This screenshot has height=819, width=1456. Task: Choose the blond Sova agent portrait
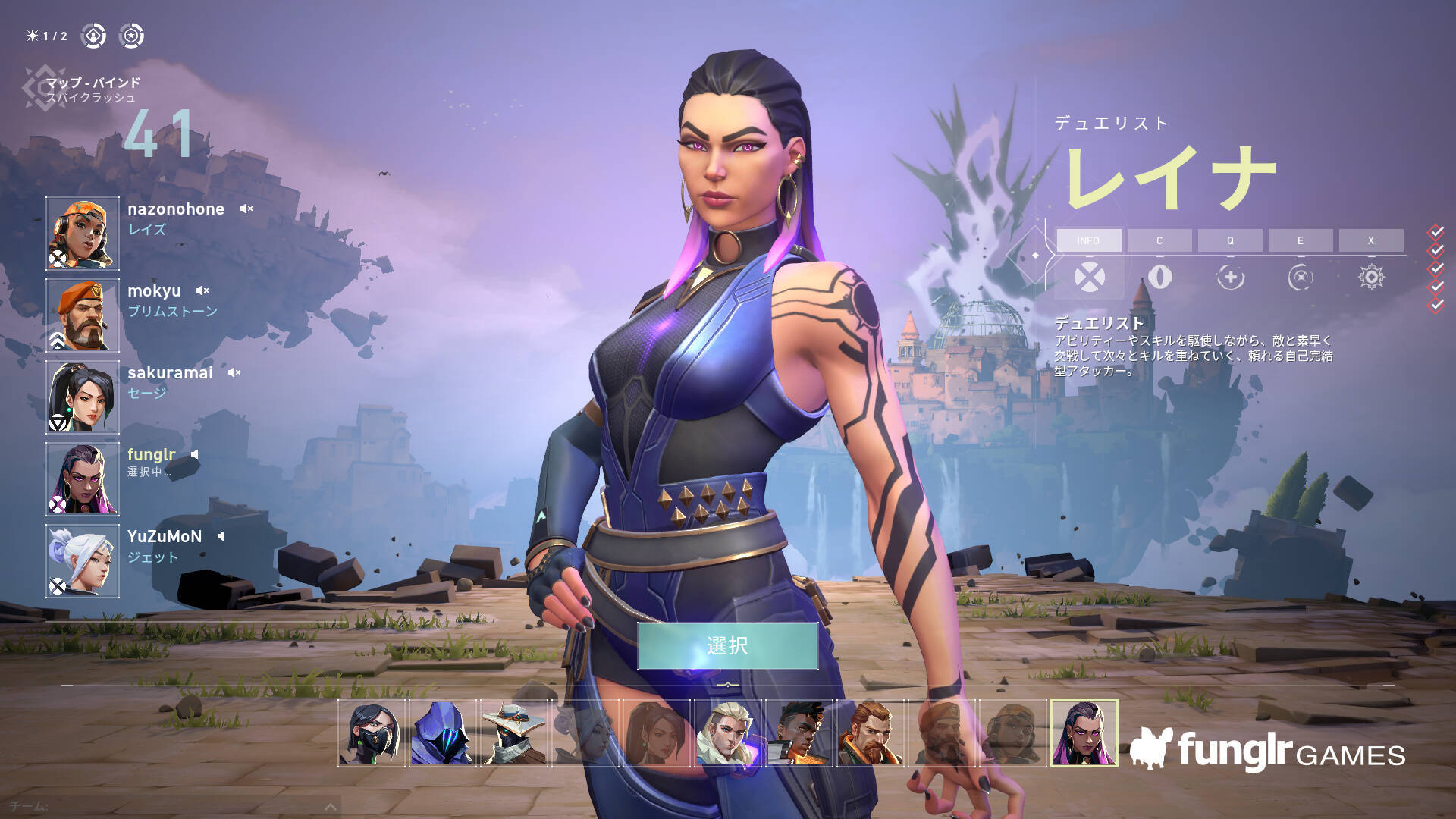point(728,733)
